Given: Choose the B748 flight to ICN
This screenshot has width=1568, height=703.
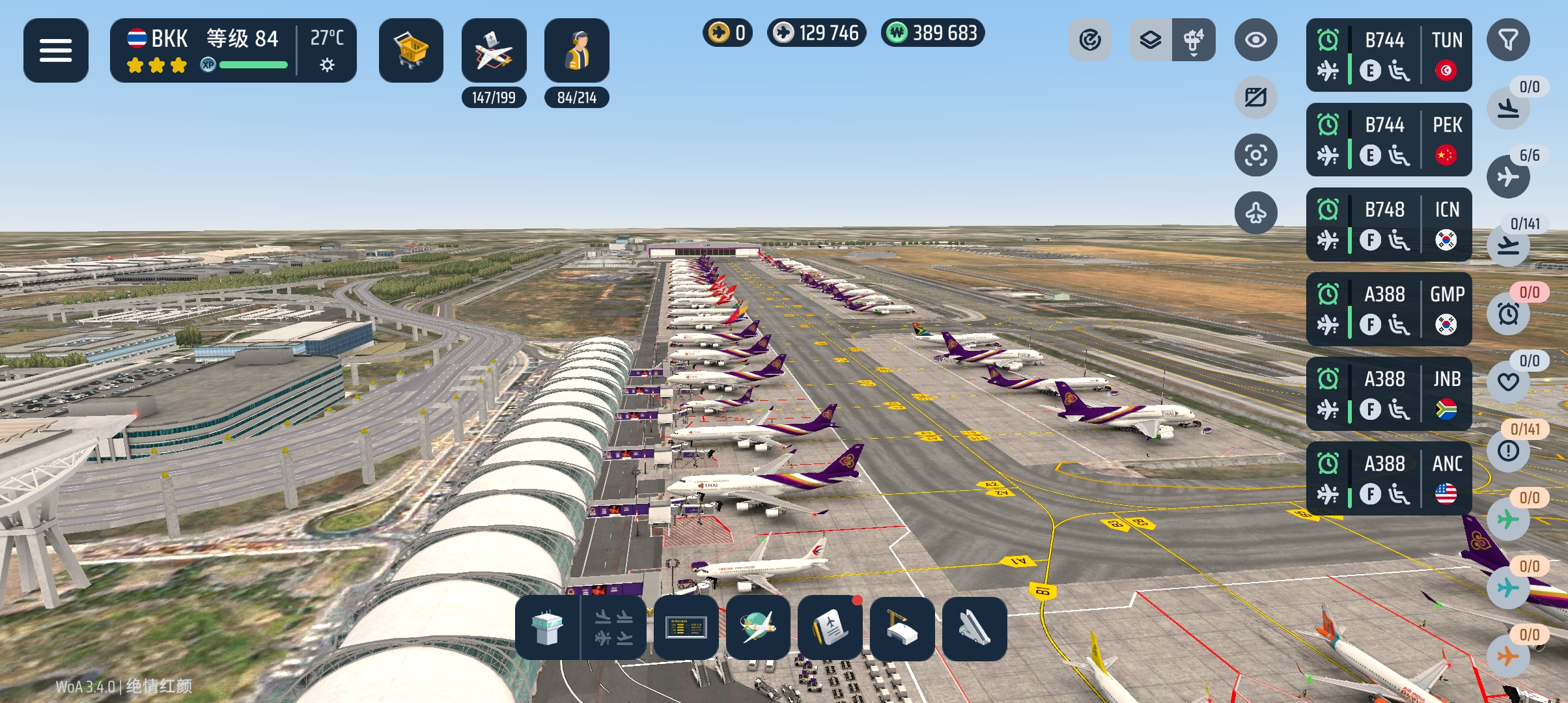Looking at the screenshot, I should coord(1388,224).
